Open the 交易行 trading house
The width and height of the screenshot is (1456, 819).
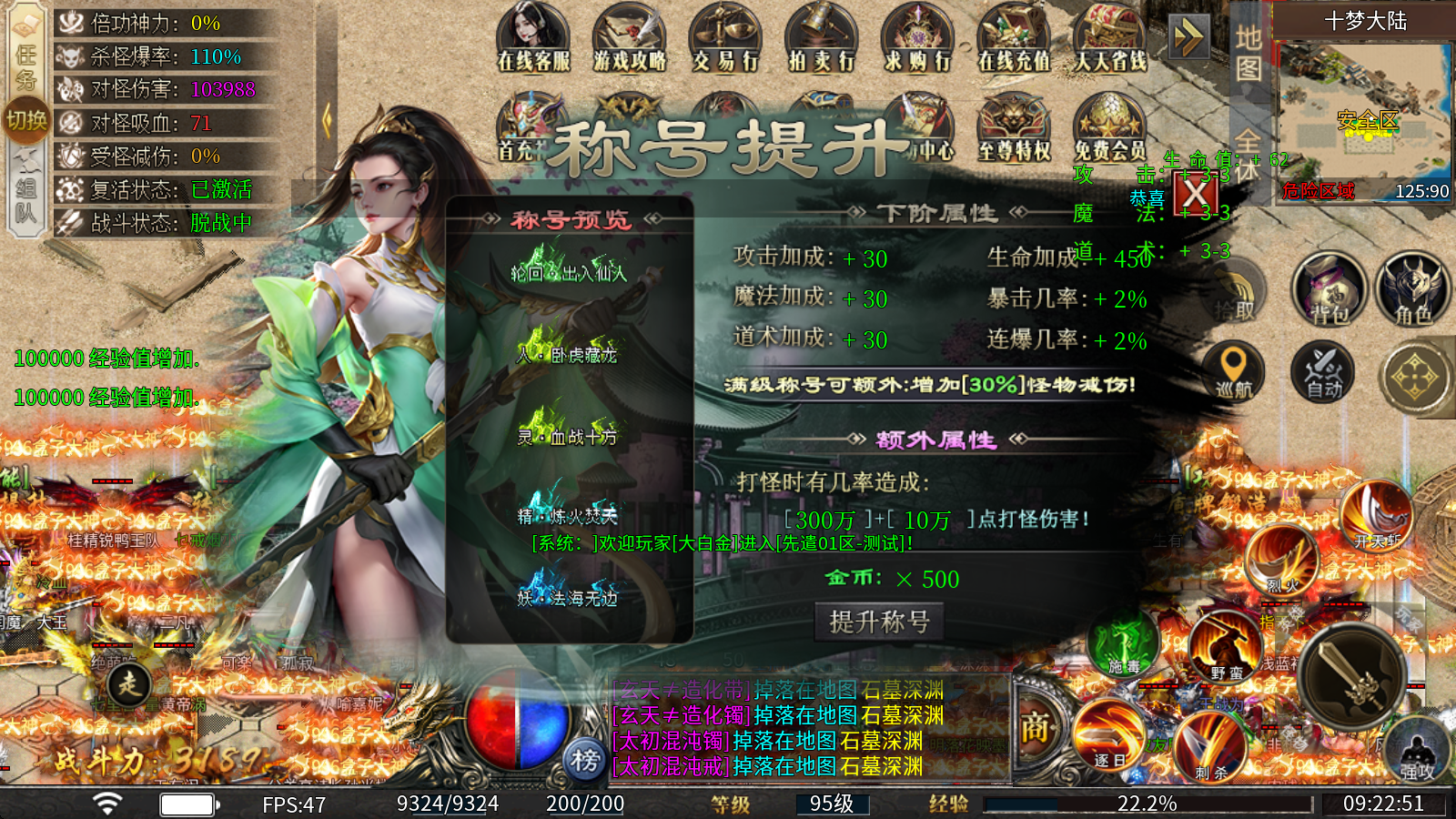click(723, 36)
